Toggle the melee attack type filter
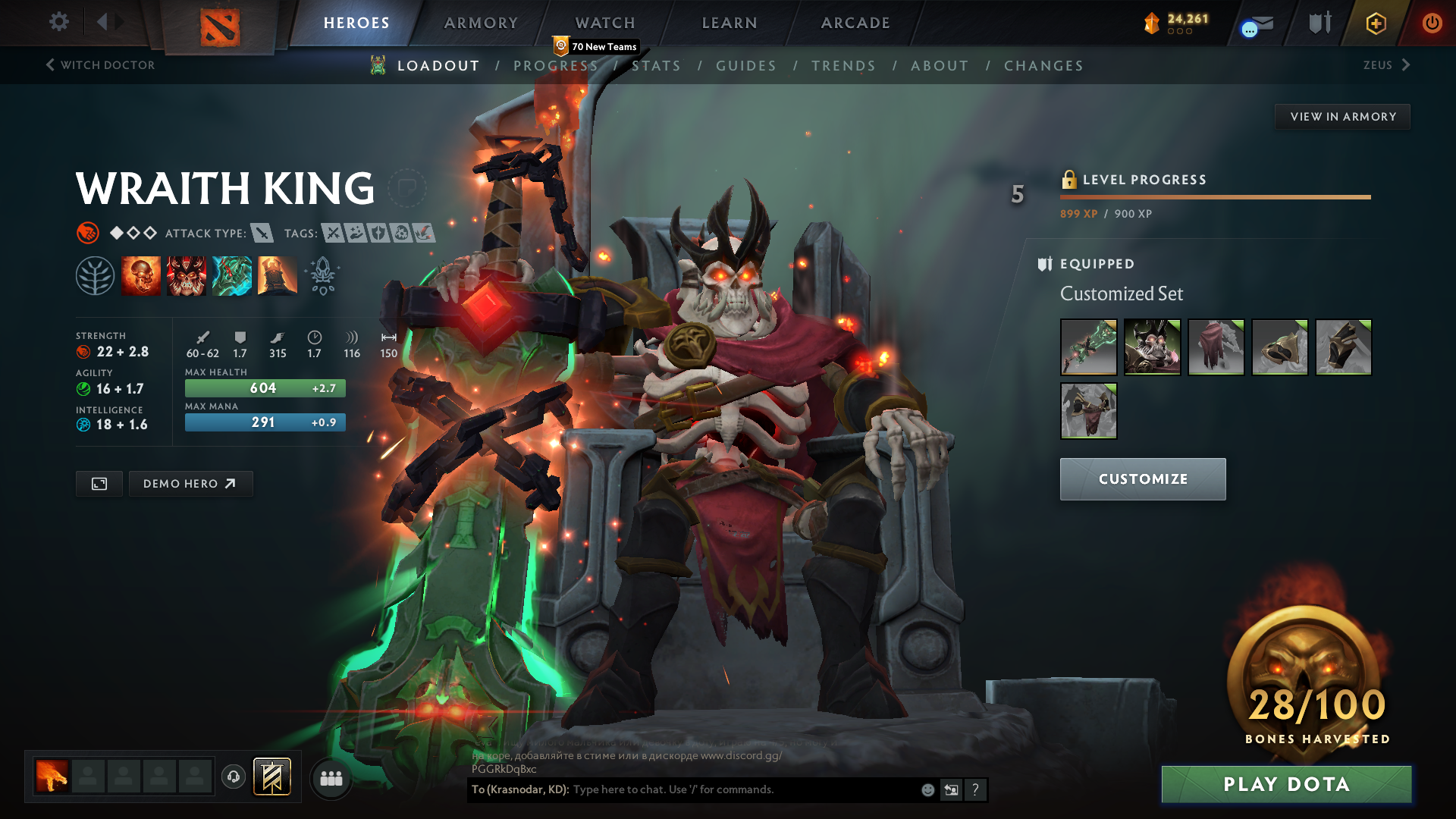The image size is (1456, 819). tap(262, 234)
